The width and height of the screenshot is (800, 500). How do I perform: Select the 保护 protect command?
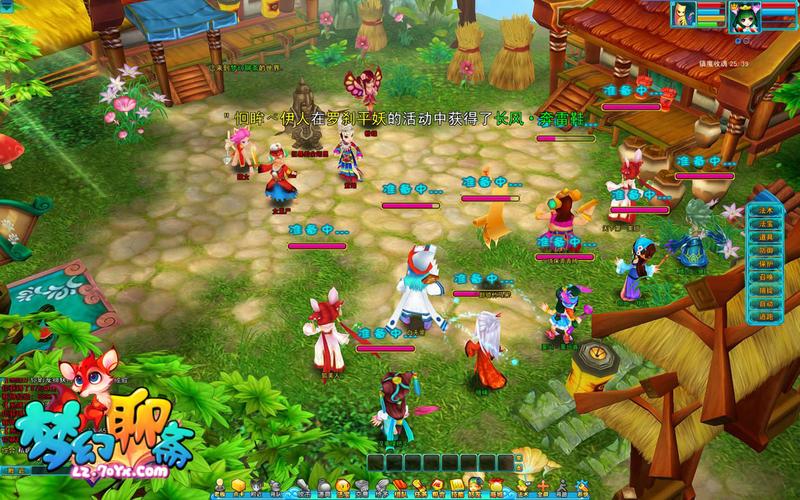[765, 263]
